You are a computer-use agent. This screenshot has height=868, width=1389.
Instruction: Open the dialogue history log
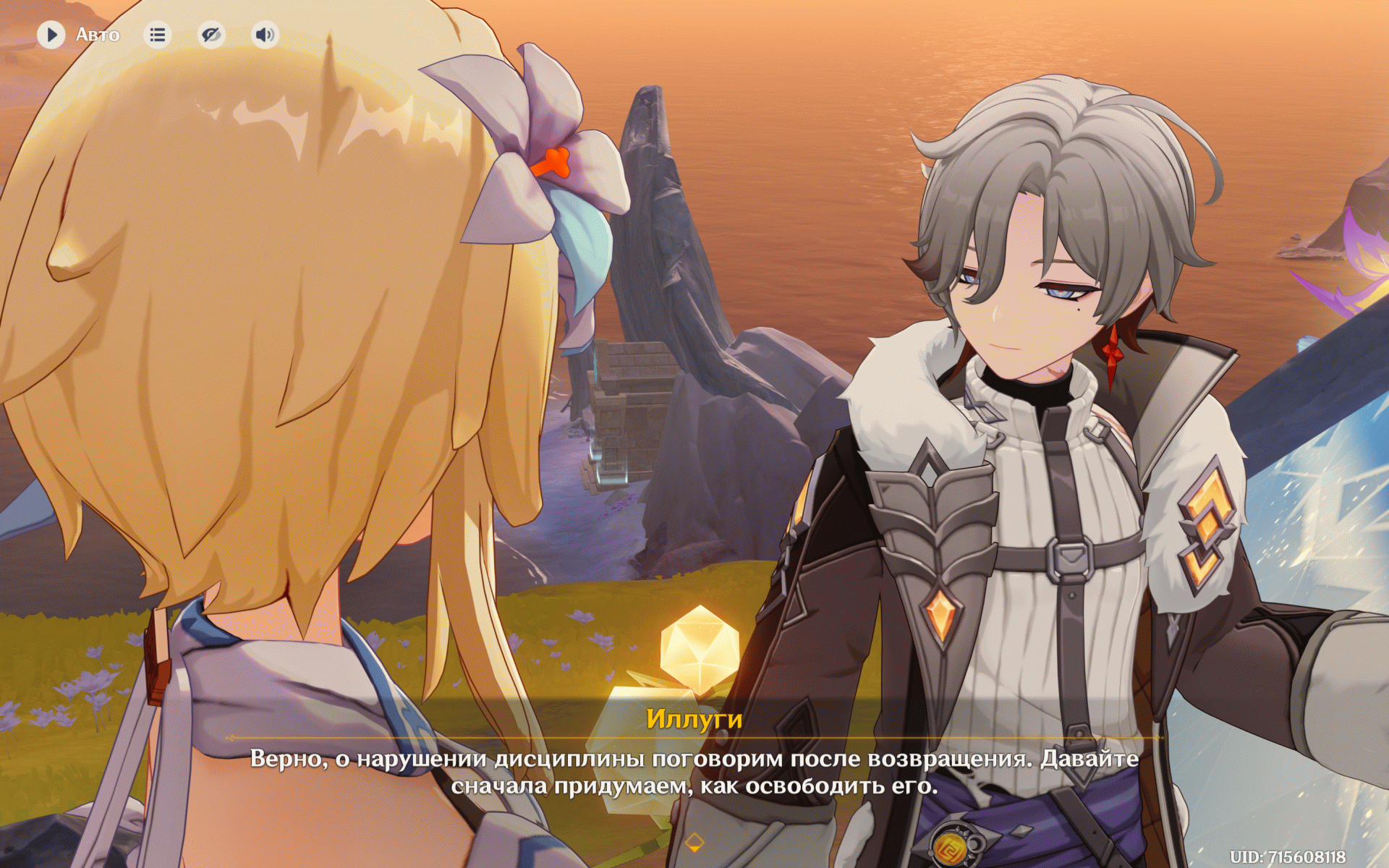[157, 35]
